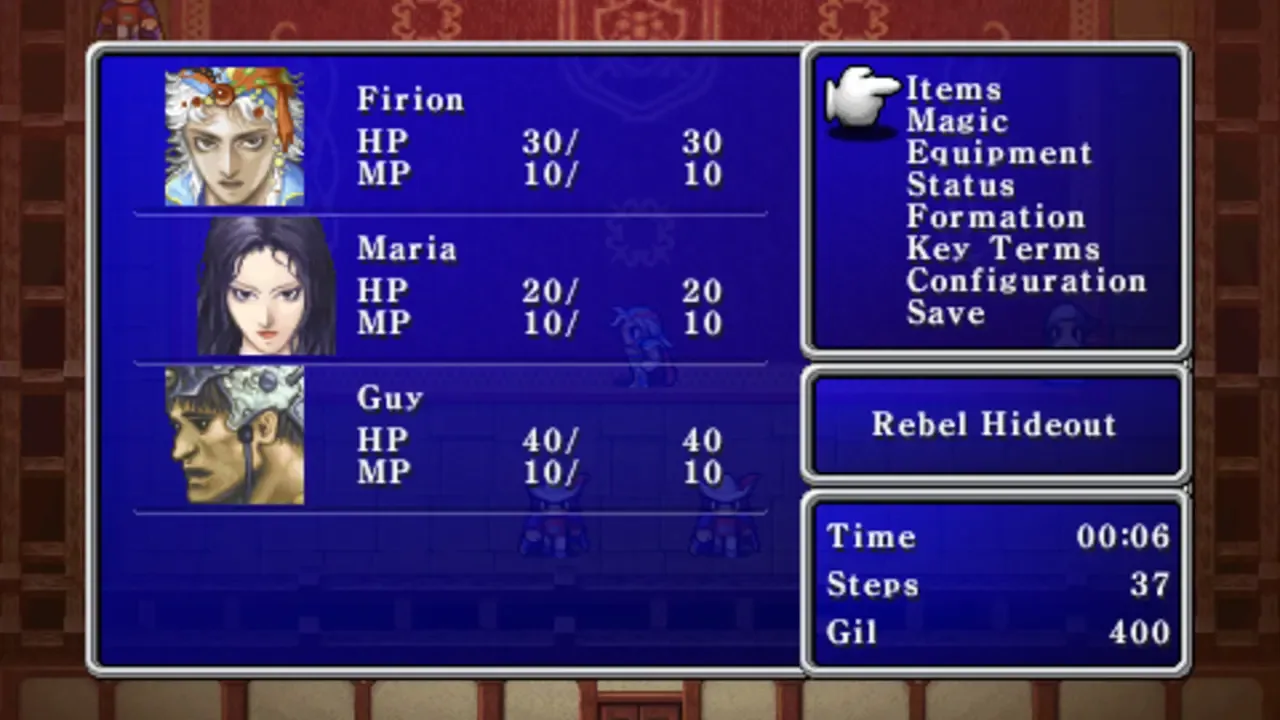The image size is (1280, 720).
Task: Open the Magic menu entry
Action: coord(957,121)
